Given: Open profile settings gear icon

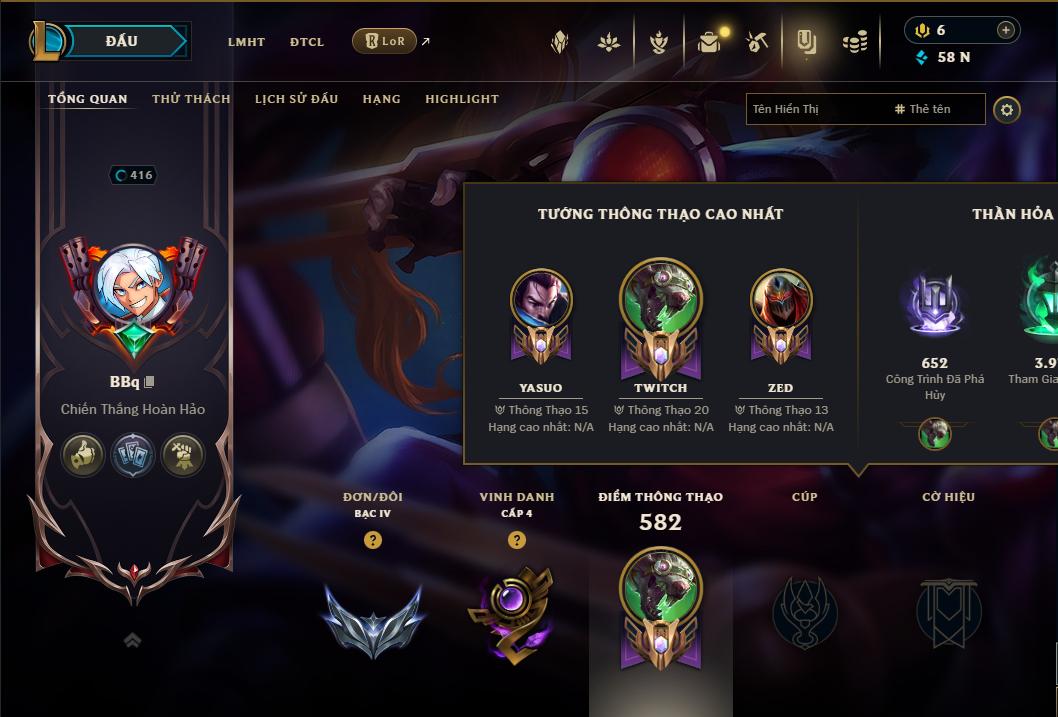Looking at the screenshot, I should (x=1007, y=109).
